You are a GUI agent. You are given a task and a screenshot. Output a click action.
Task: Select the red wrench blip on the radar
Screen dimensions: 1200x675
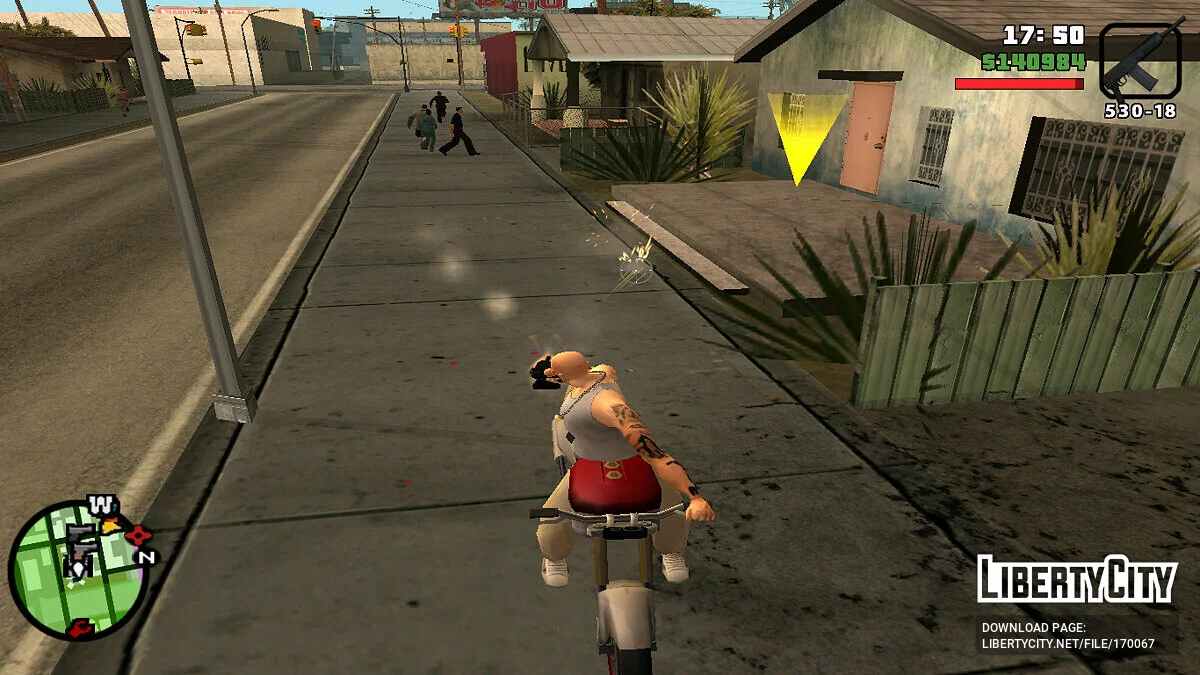click(x=82, y=628)
